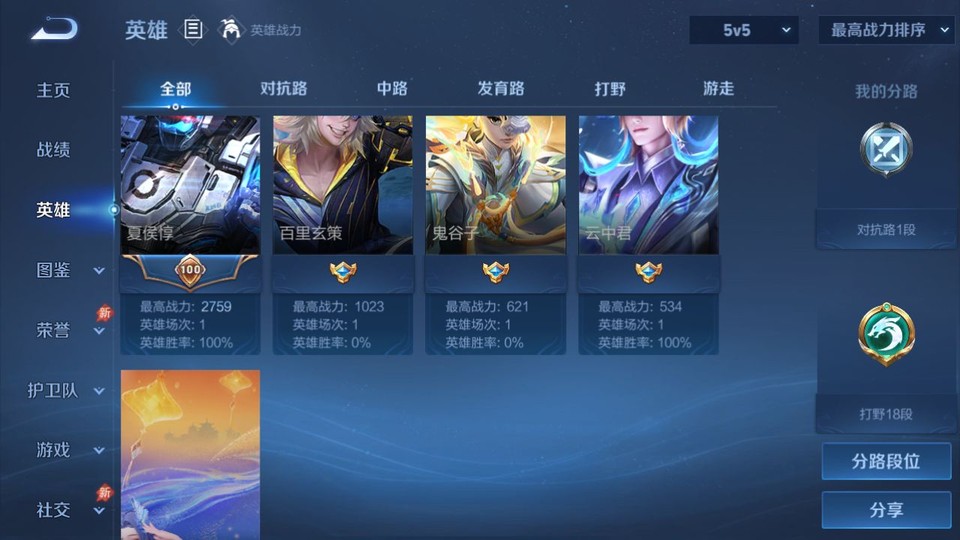The image size is (960, 540).
Task: Expand the 游戏 game menu
Action: 68,450
